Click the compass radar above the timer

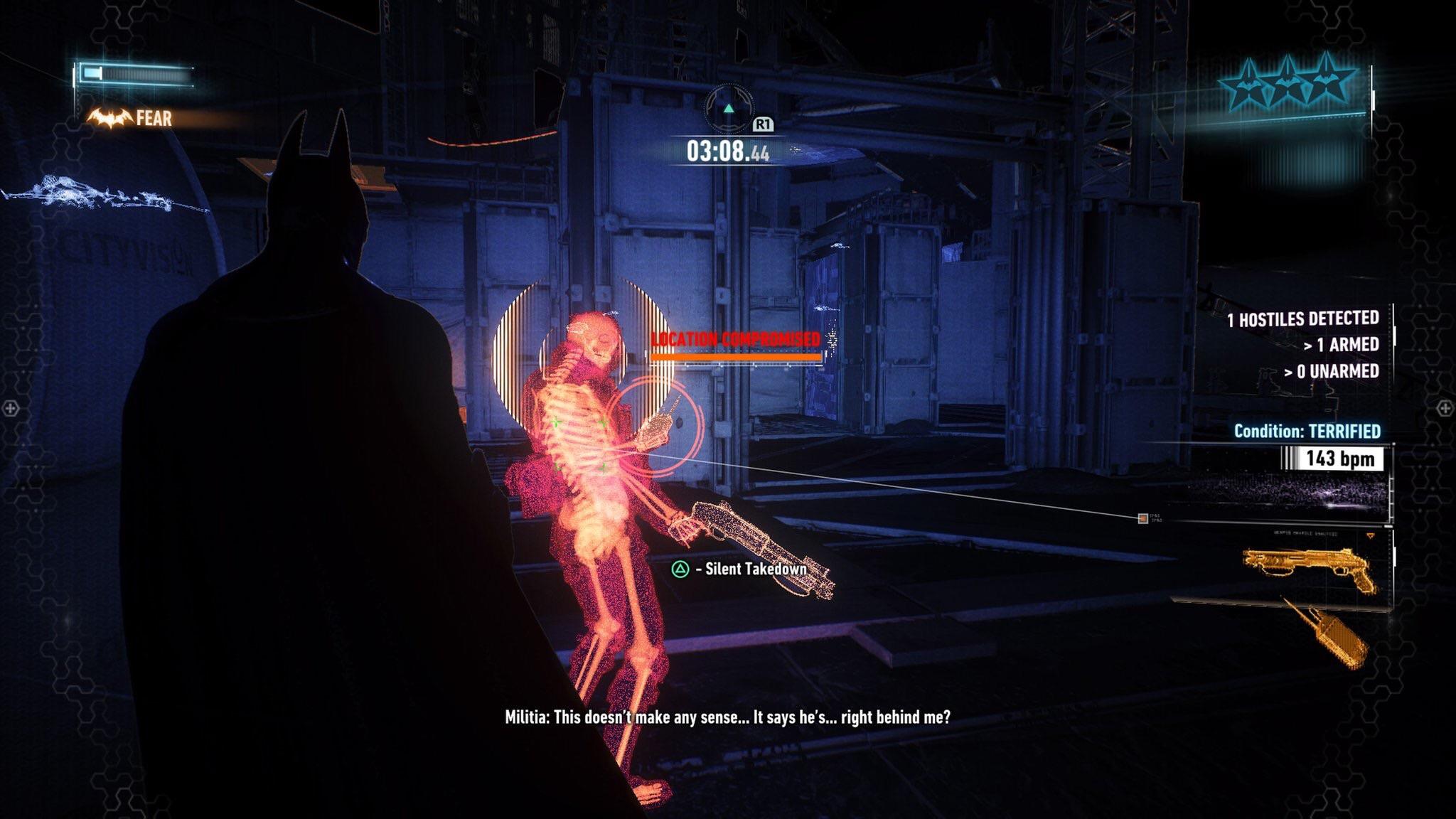coord(728,109)
